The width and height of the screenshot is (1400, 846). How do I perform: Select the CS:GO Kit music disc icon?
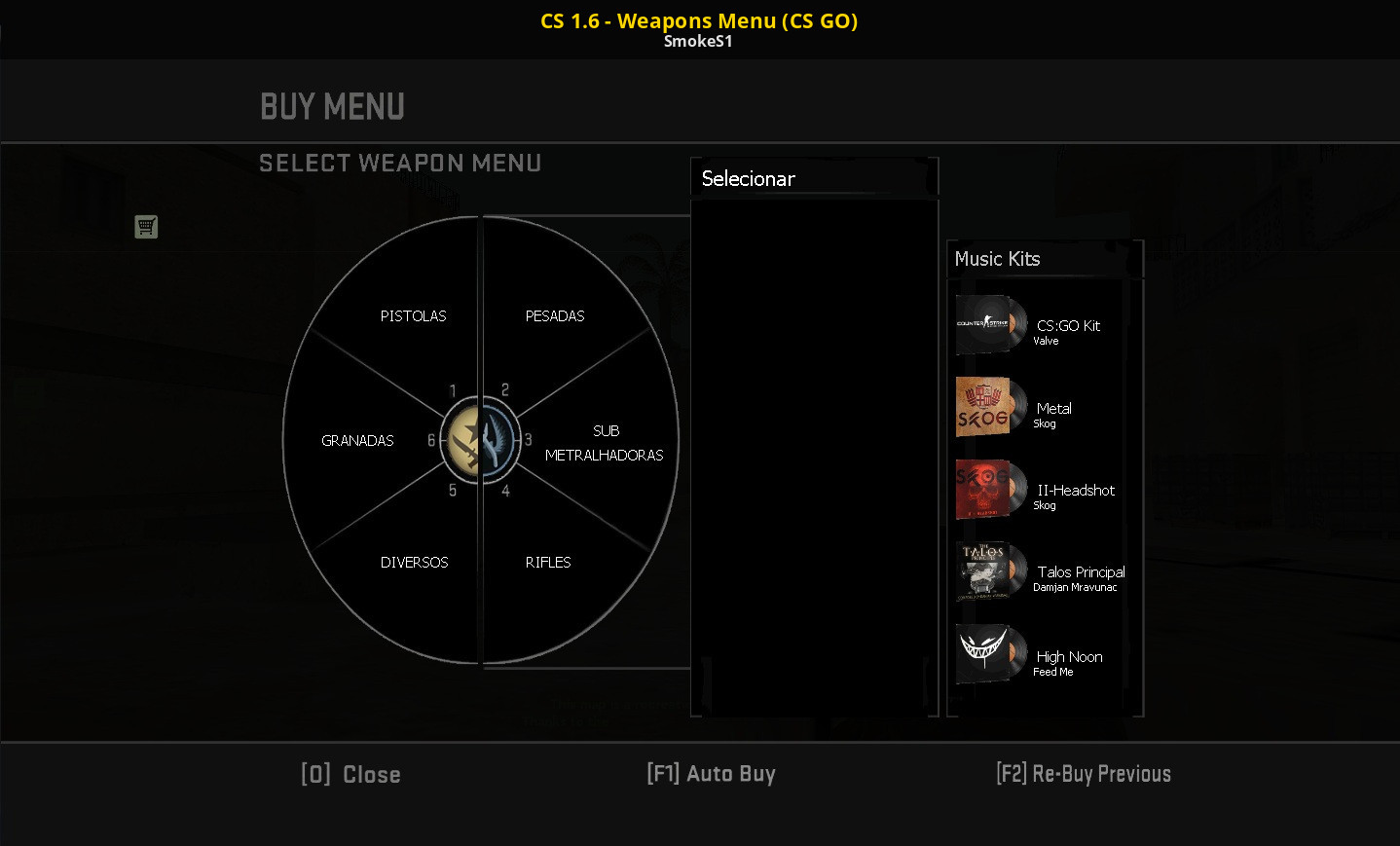point(990,324)
